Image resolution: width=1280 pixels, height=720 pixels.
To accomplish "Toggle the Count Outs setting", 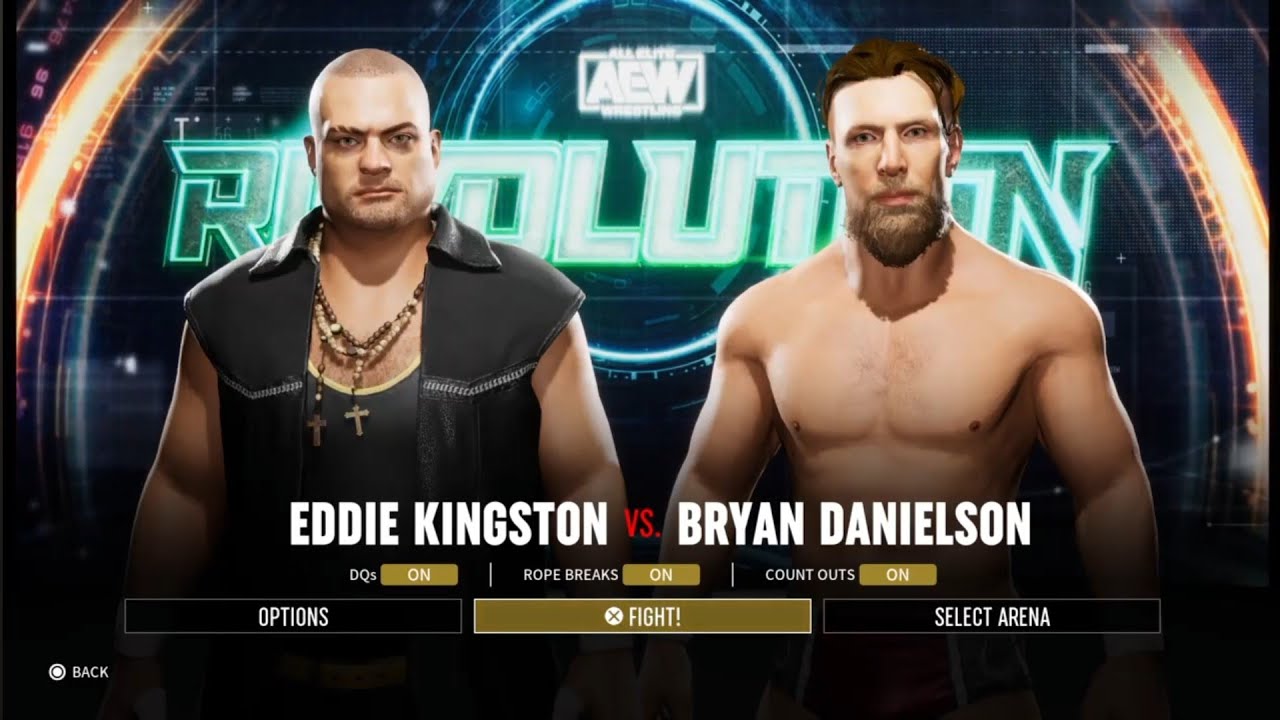I will (897, 575).
